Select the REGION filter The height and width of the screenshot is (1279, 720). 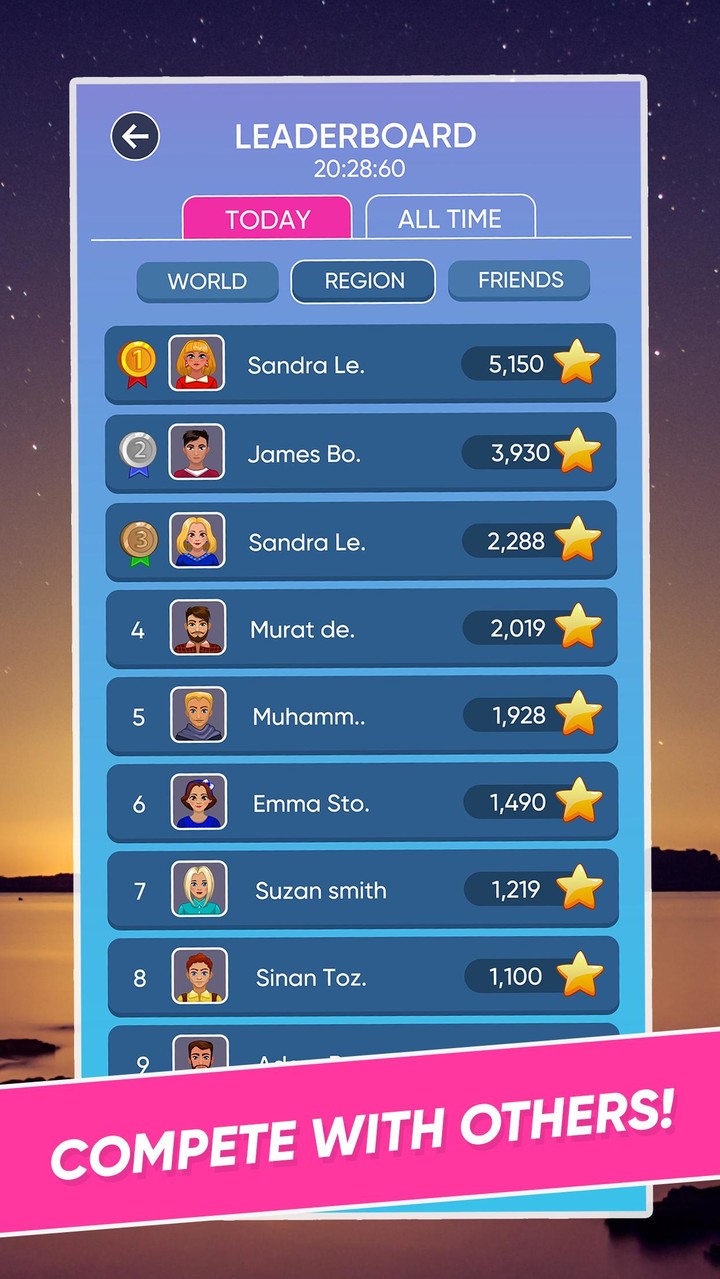click(364, 281)
